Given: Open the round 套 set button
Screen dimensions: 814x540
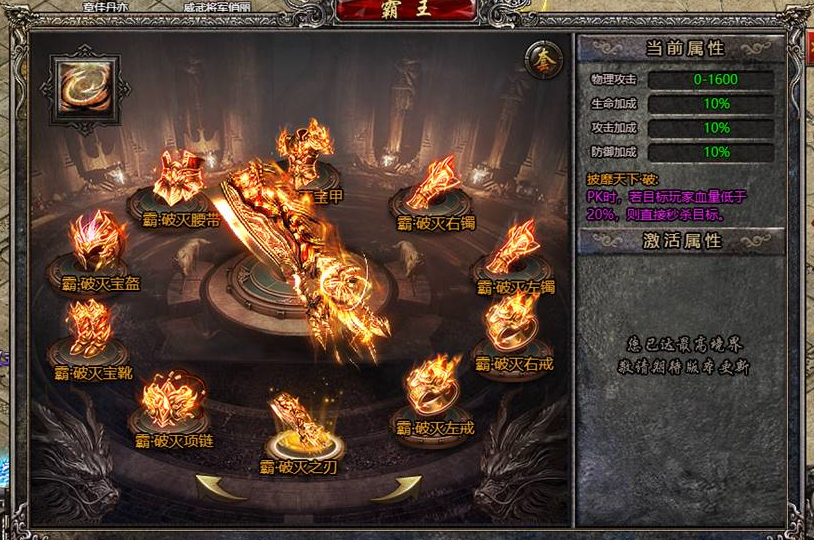Looking at the screenshot, I should [543, 60].
